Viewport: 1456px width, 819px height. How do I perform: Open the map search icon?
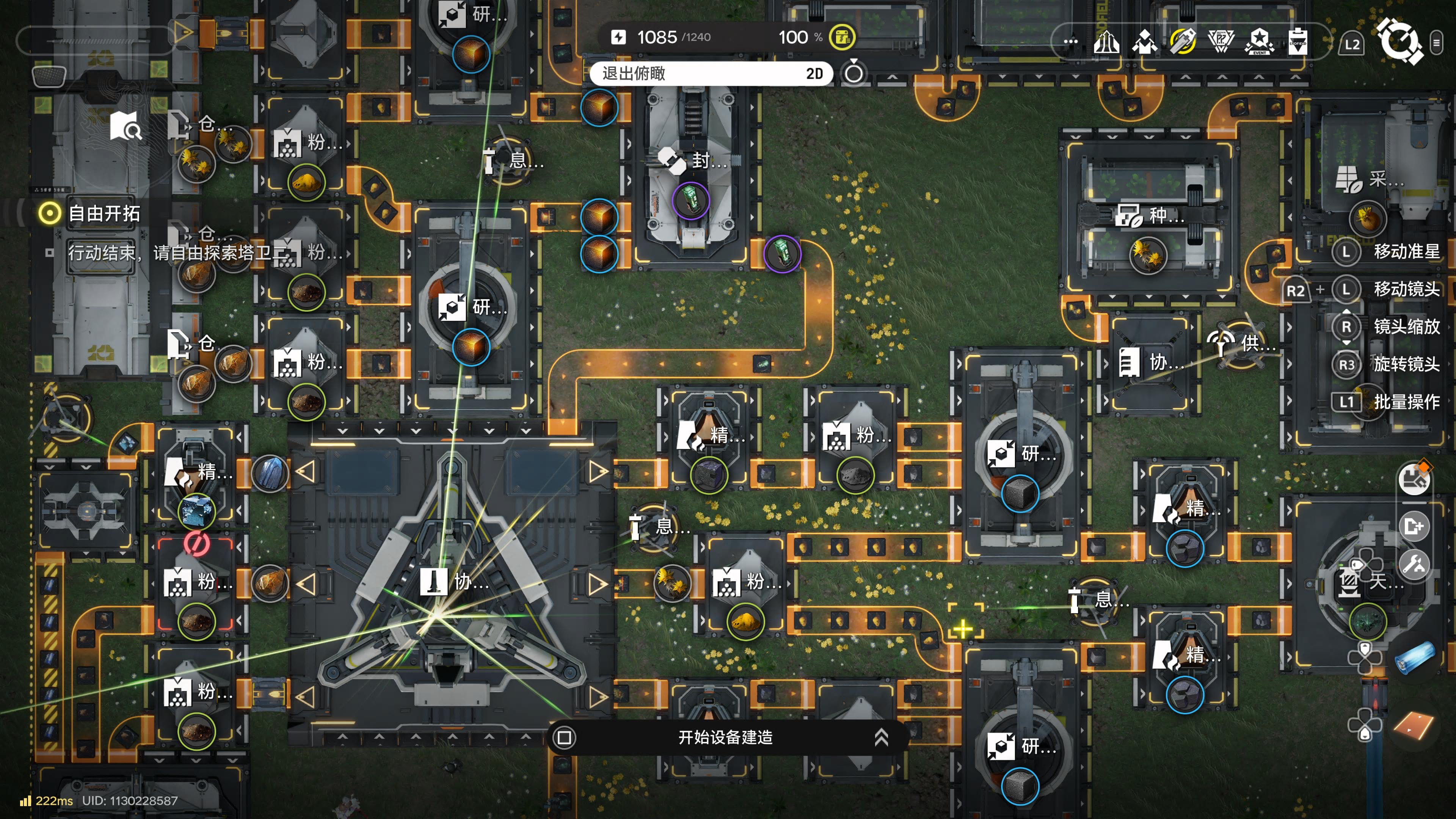[x=126, y=126]
